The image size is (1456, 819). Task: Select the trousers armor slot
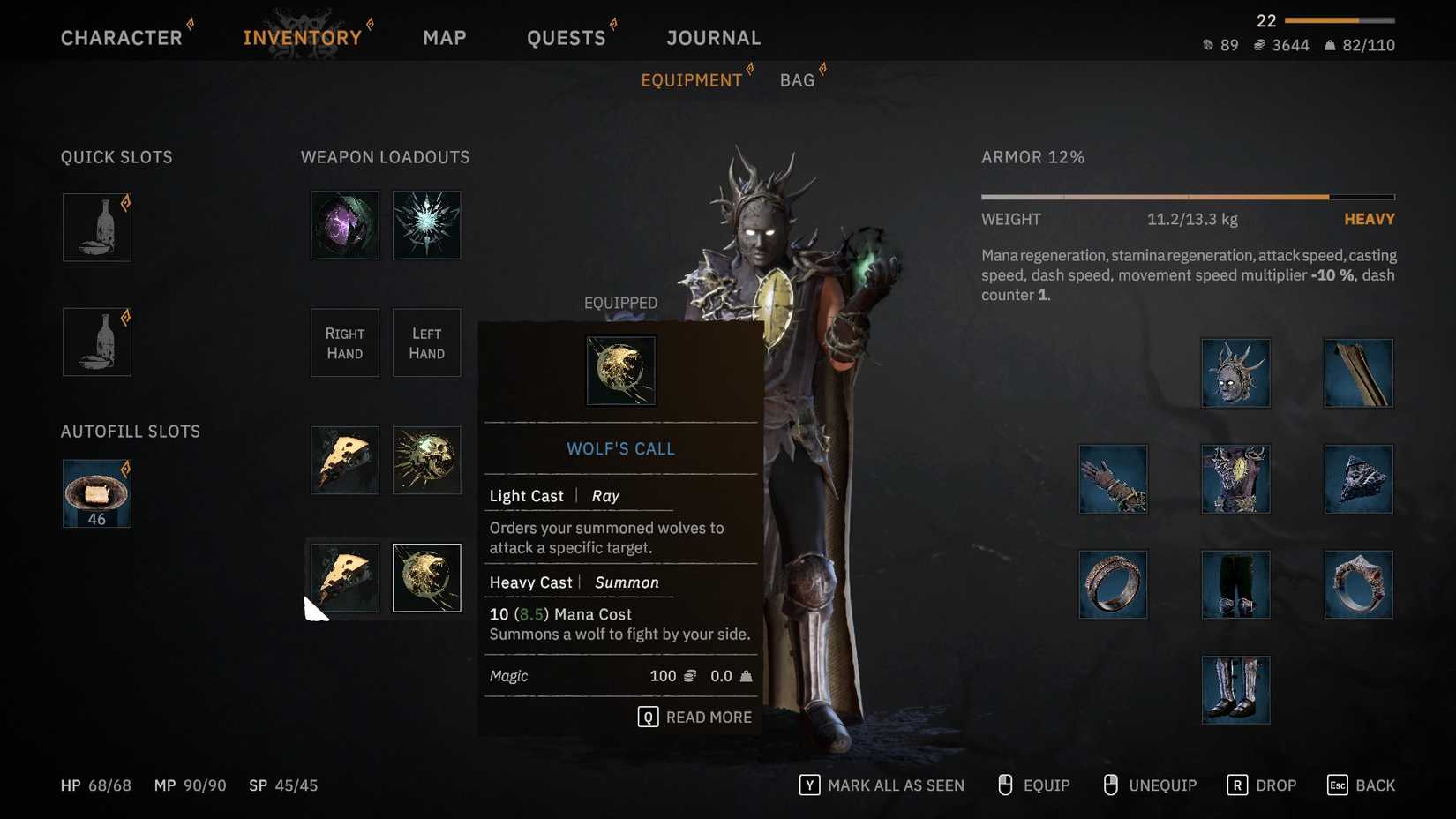(1235, 584)
